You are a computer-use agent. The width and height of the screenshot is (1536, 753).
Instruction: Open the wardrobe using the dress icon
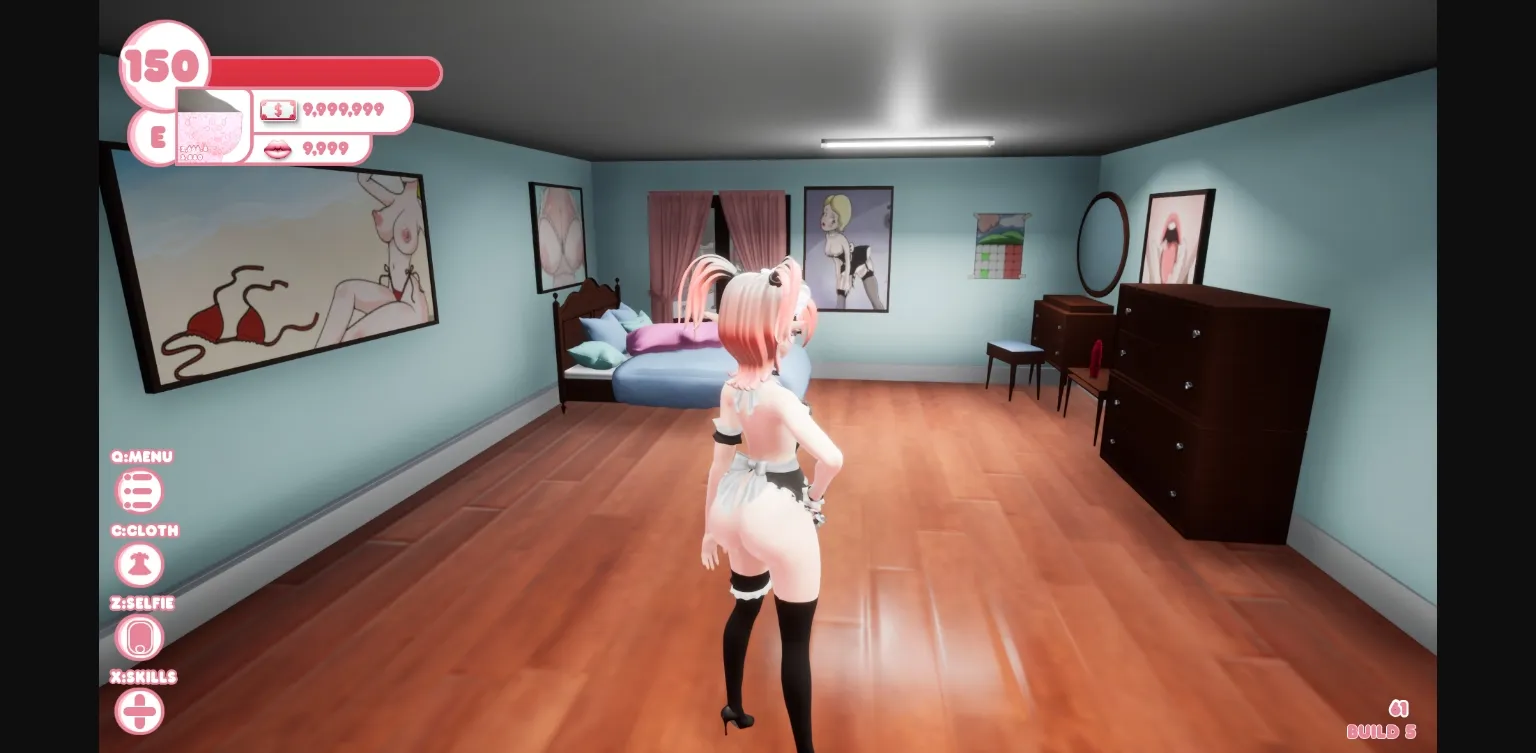click(139, 565)
